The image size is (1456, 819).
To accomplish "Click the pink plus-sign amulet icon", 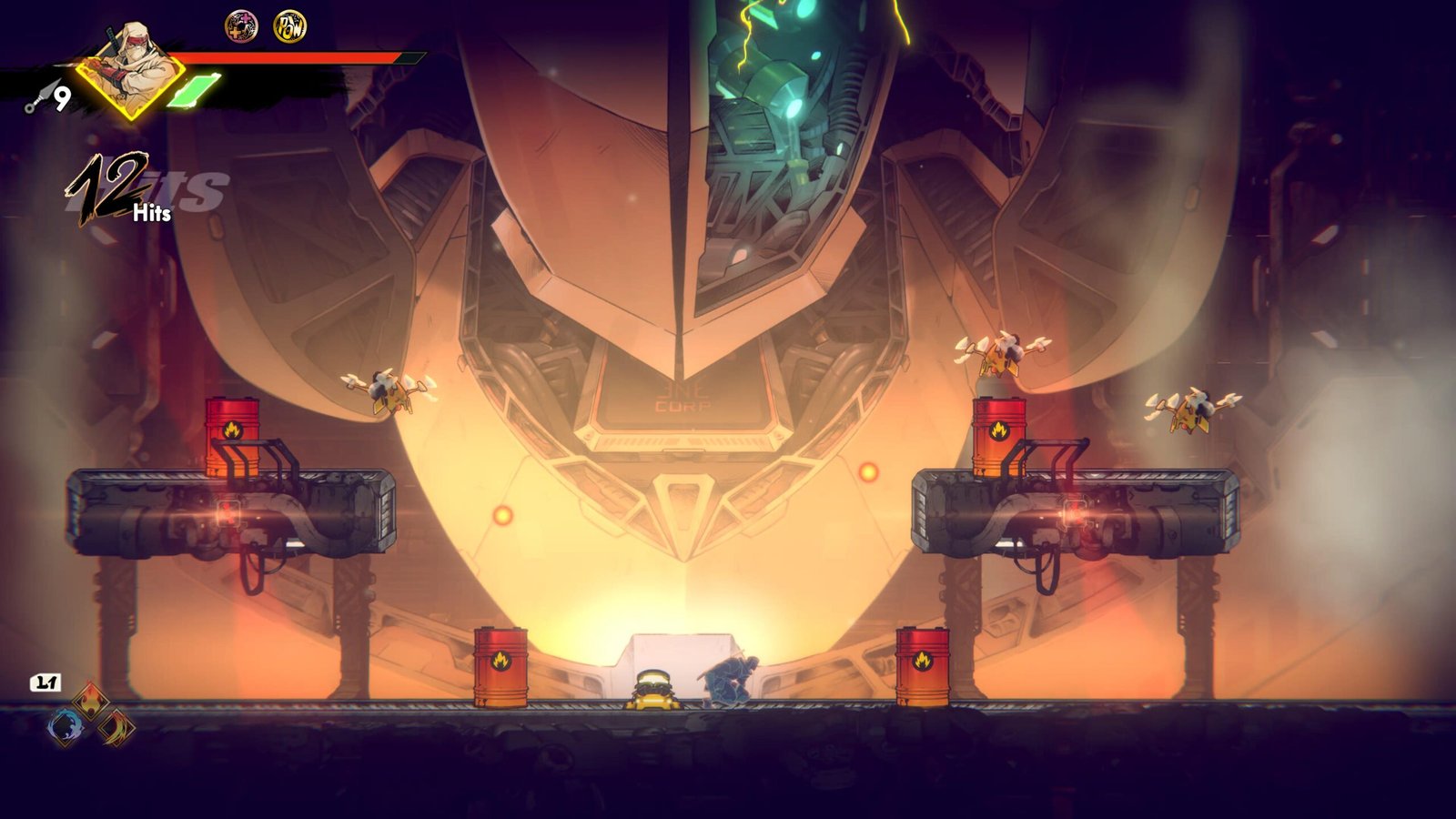I will click(241, 26).
